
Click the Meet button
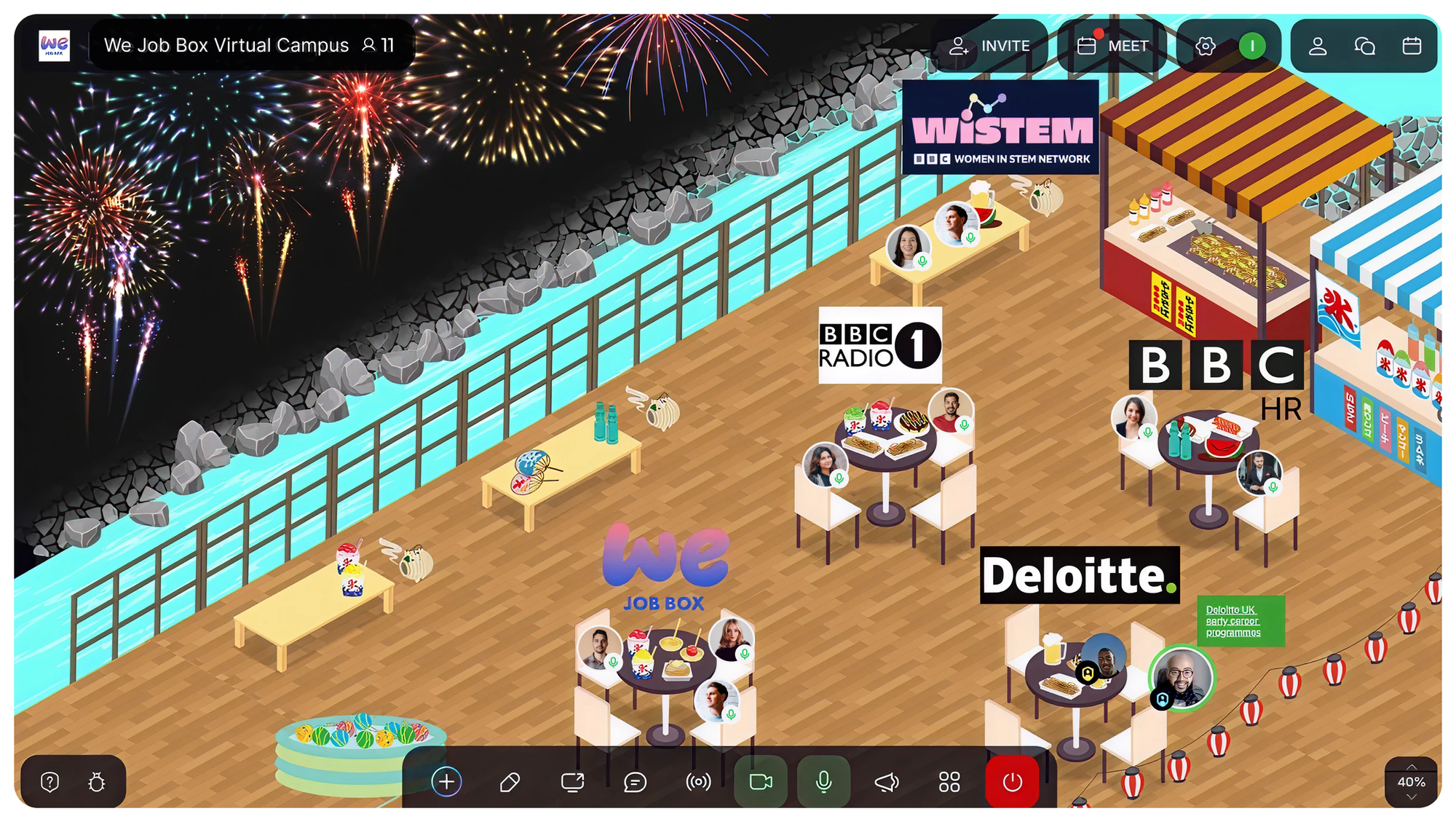tap(1112, 46)
